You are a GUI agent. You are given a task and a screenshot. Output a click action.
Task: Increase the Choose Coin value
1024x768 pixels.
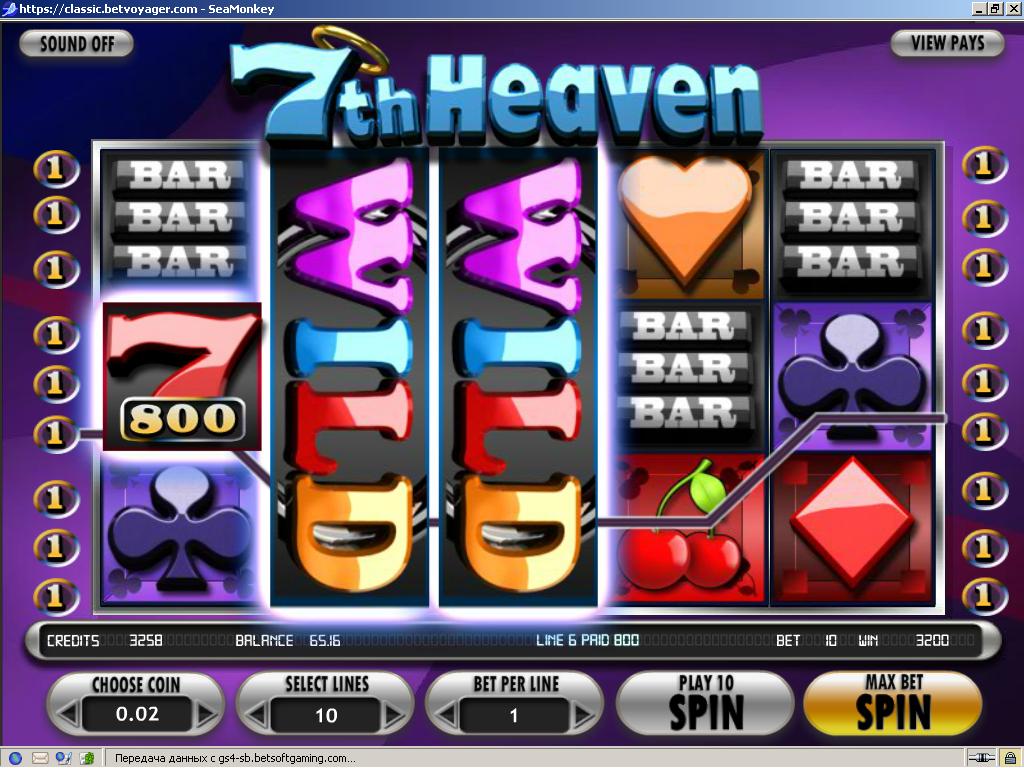(x=206, y=715)
